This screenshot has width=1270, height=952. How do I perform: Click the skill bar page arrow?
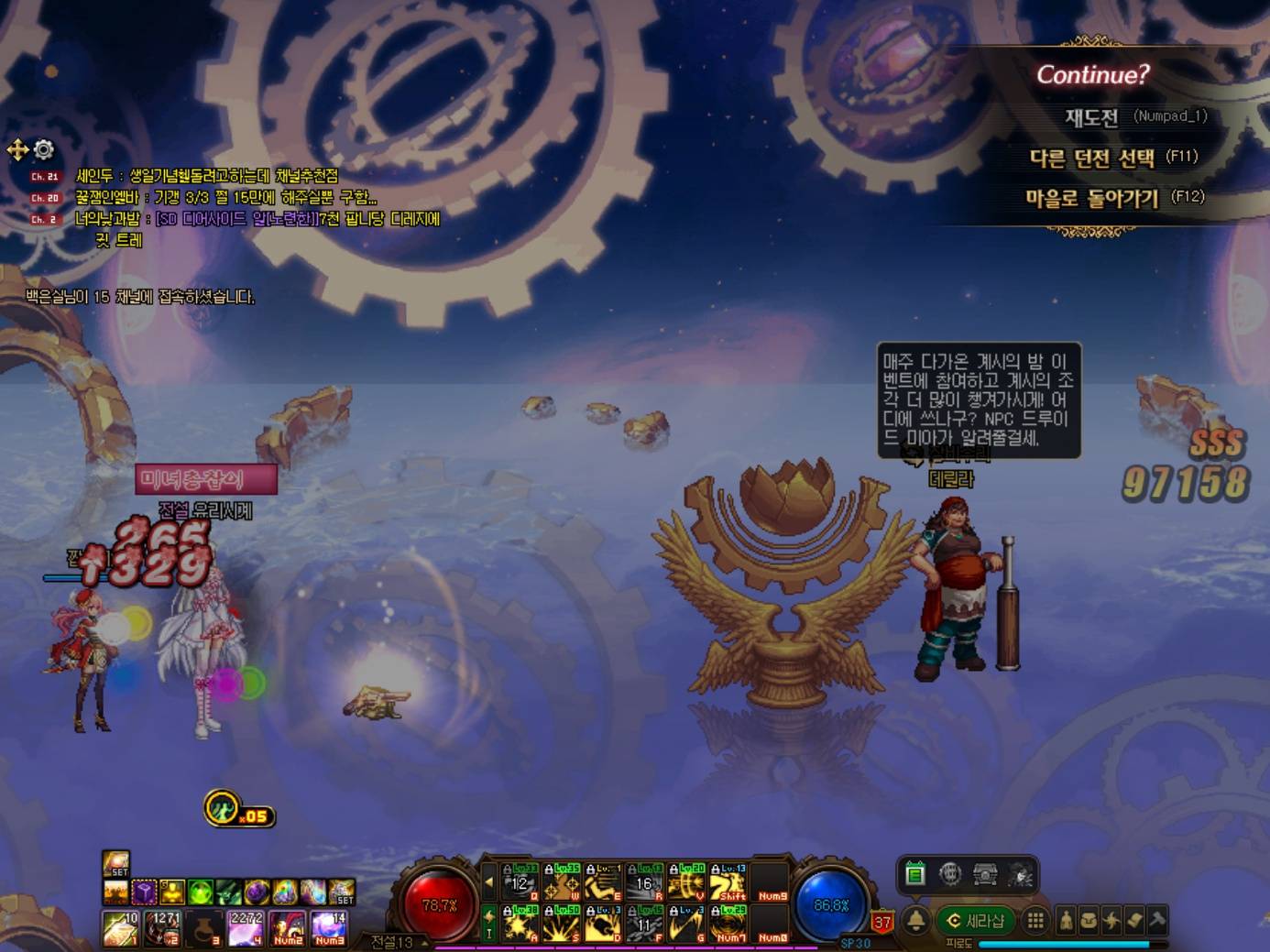tap(488, 882)
